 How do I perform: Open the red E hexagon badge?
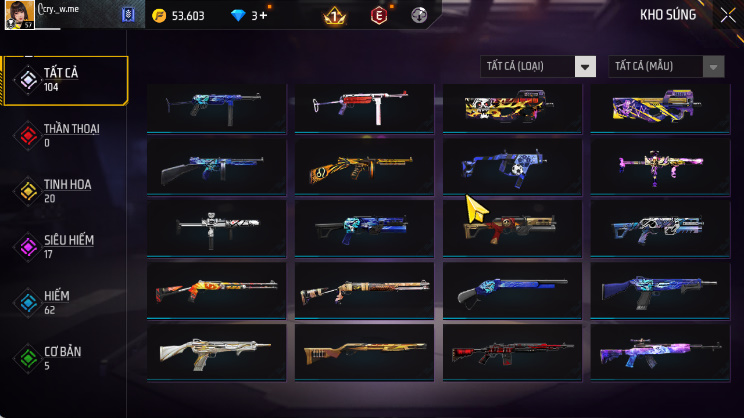pos(379,16)
